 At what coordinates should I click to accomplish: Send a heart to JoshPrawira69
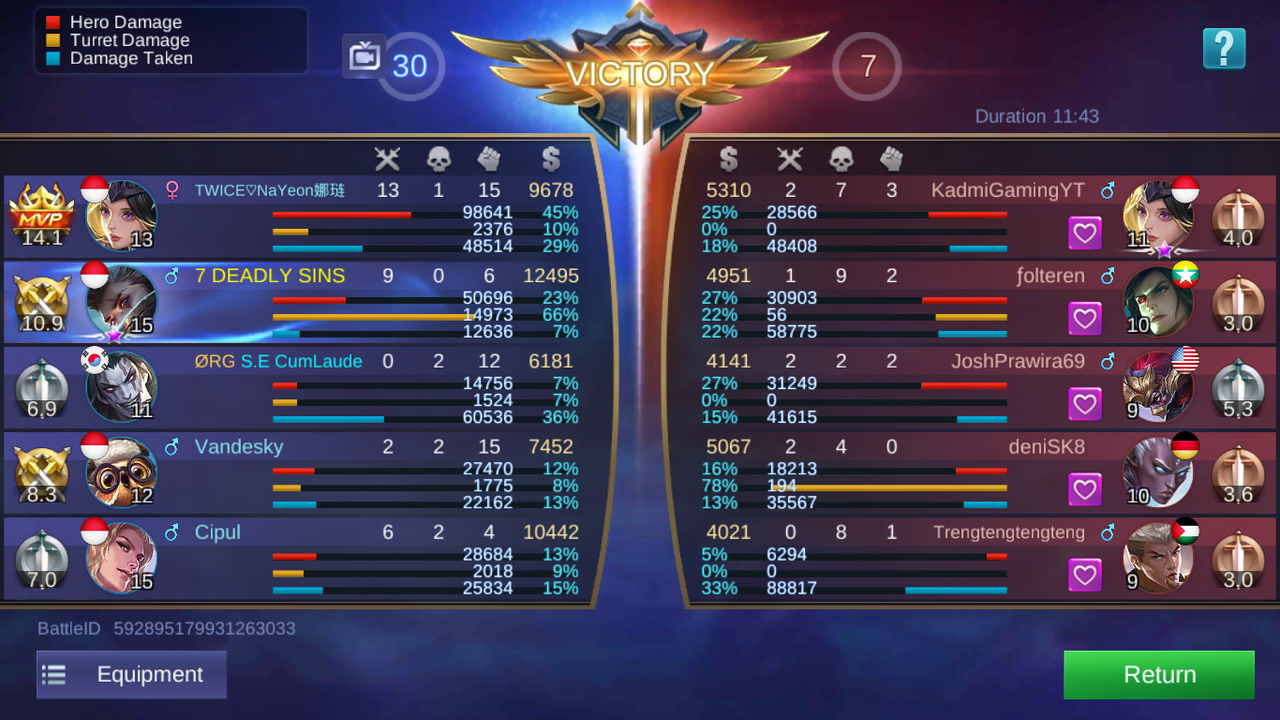coord(1085,404)
